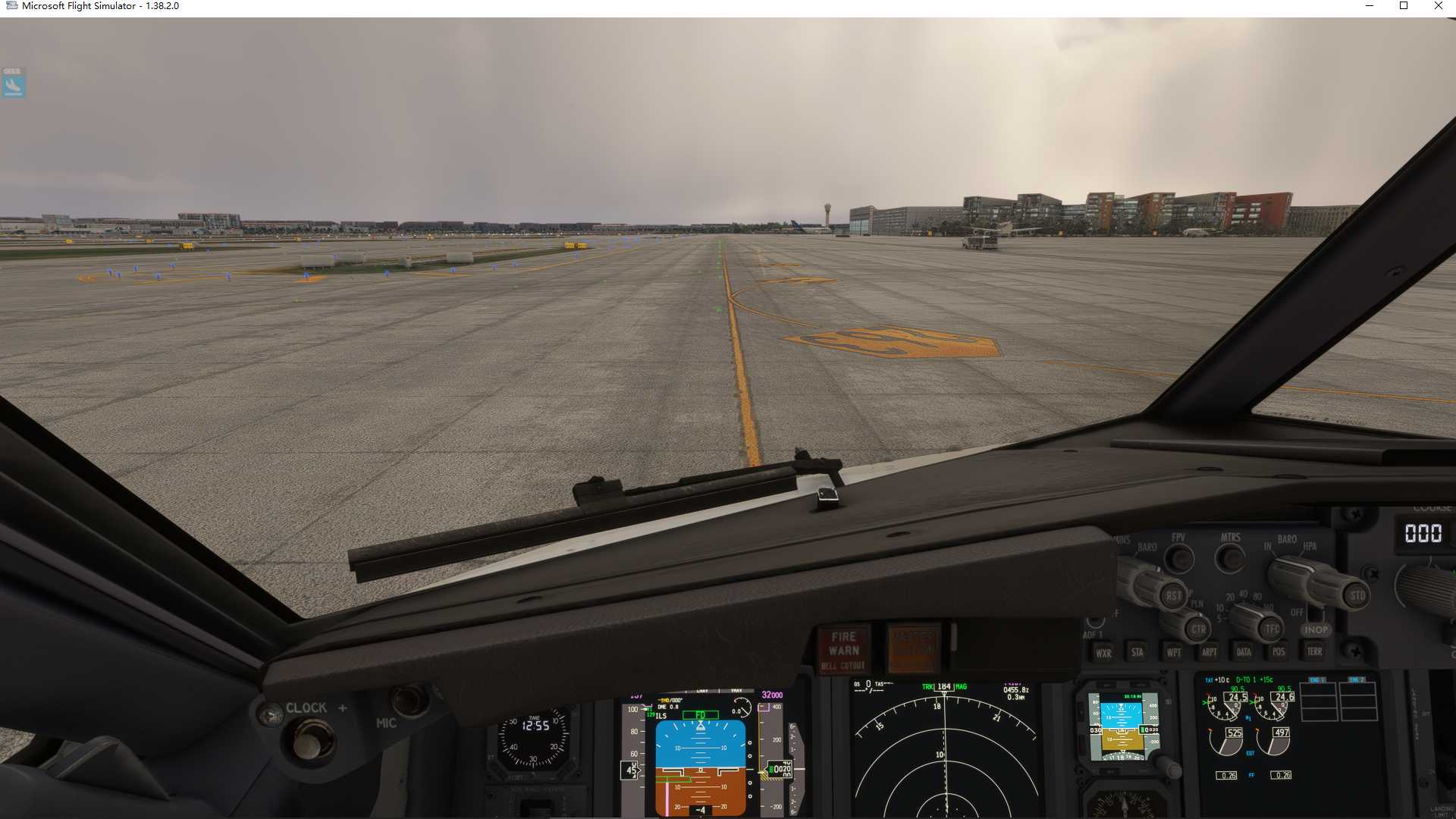
Task: Select the POS position display icon
Action: coord(1279,653)
